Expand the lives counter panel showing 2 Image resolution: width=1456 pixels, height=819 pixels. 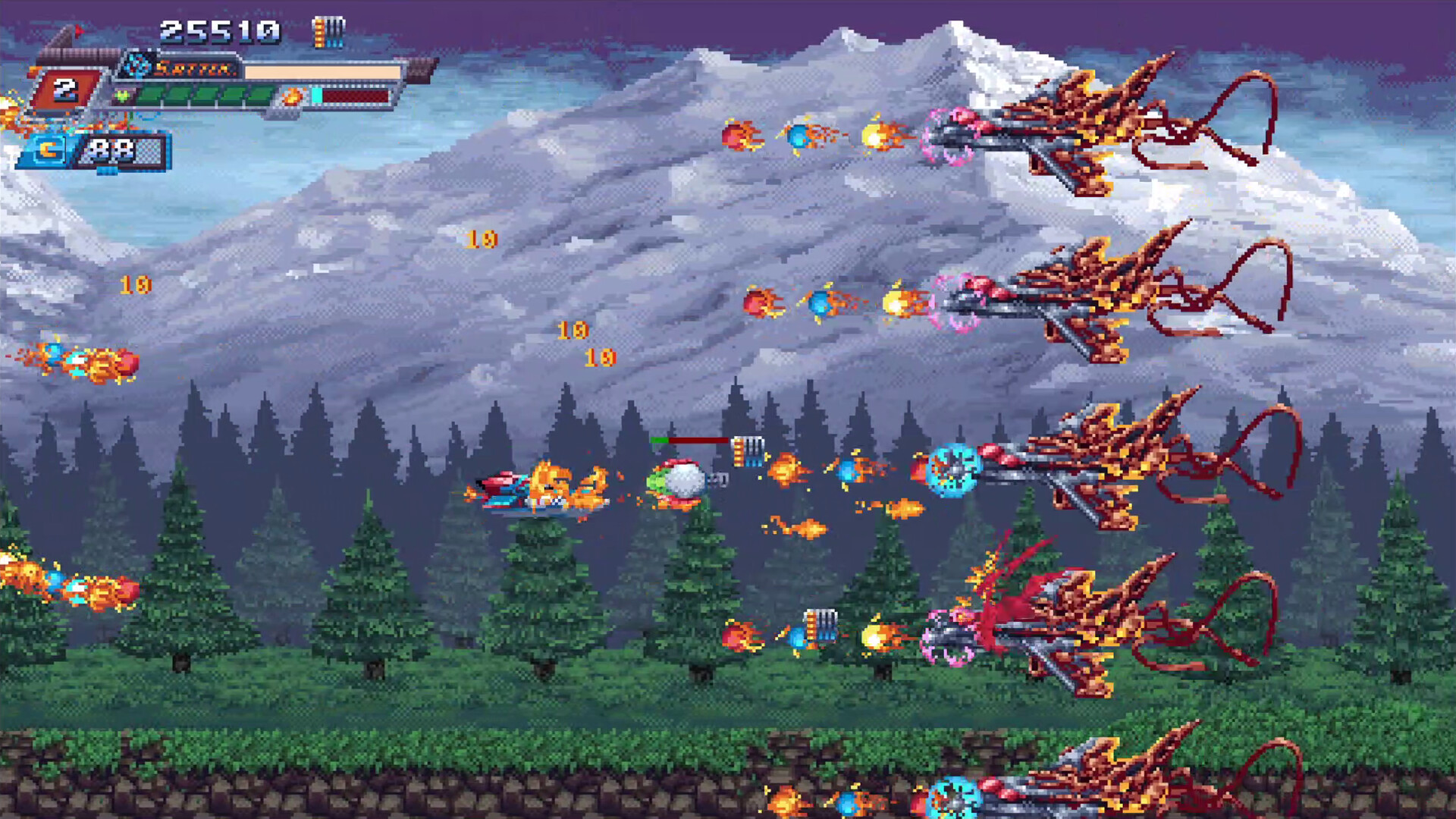(67, 91)
